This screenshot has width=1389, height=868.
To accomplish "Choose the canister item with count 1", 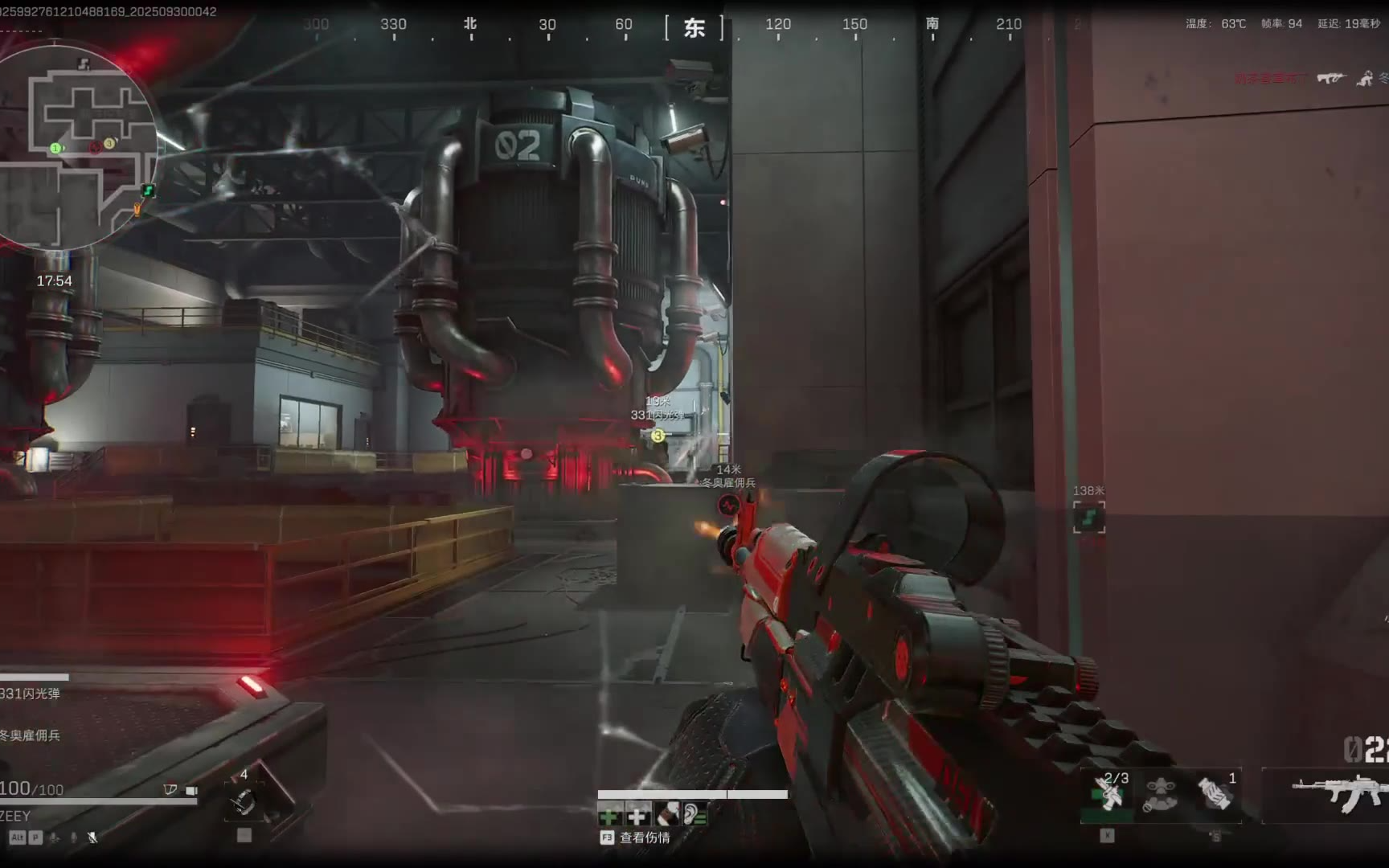I will [1214, 794].
